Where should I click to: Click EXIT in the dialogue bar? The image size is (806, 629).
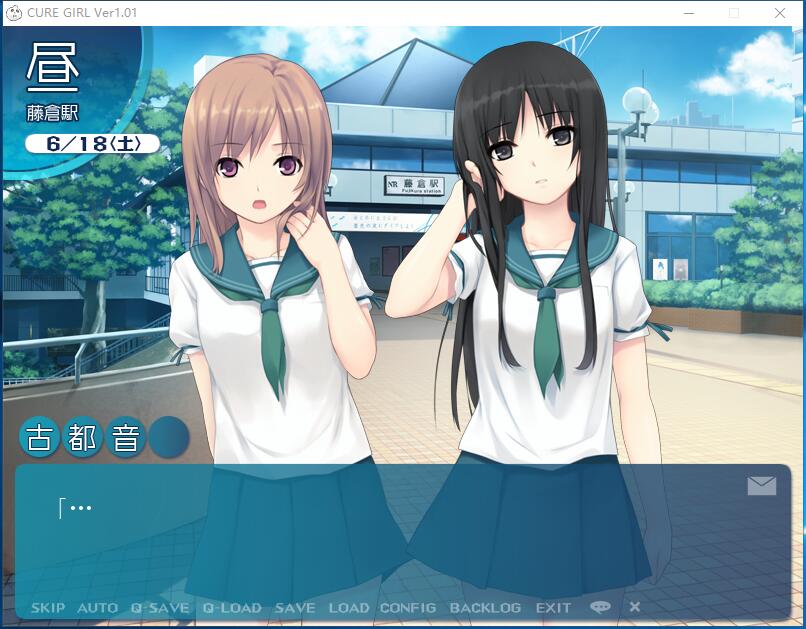(x=553, y=608)
